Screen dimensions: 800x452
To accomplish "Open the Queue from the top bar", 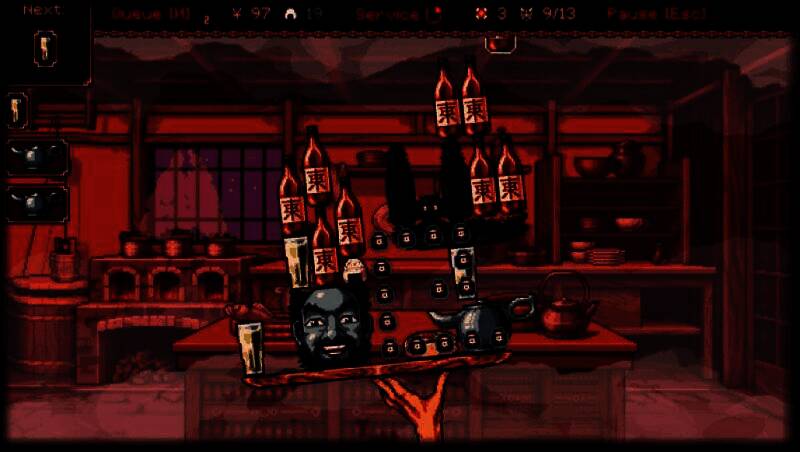I will click(151, 14).
